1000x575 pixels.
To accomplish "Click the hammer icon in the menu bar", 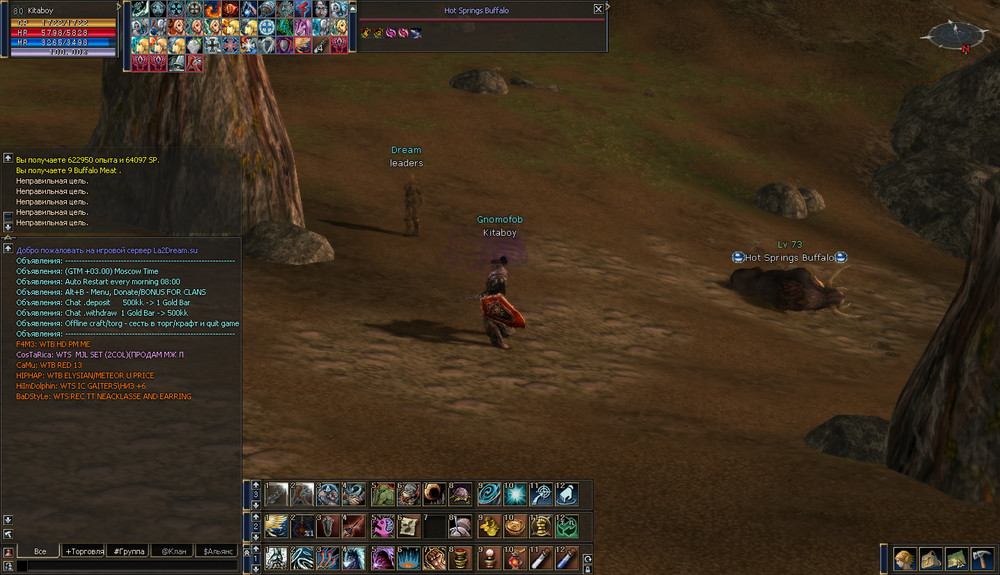I will coord(982,559).
